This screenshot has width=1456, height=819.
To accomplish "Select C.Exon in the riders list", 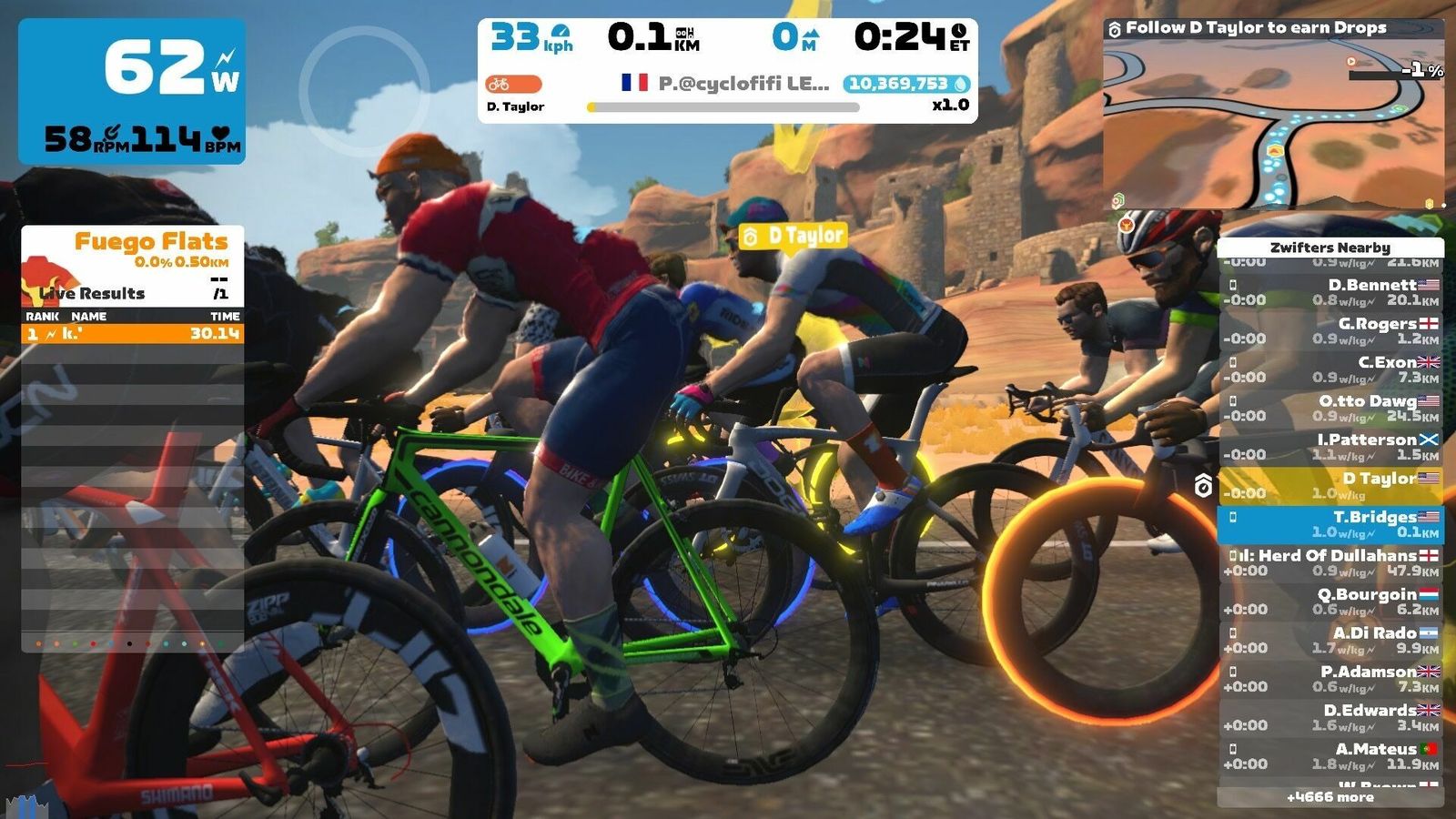I will pos(1330,369).
